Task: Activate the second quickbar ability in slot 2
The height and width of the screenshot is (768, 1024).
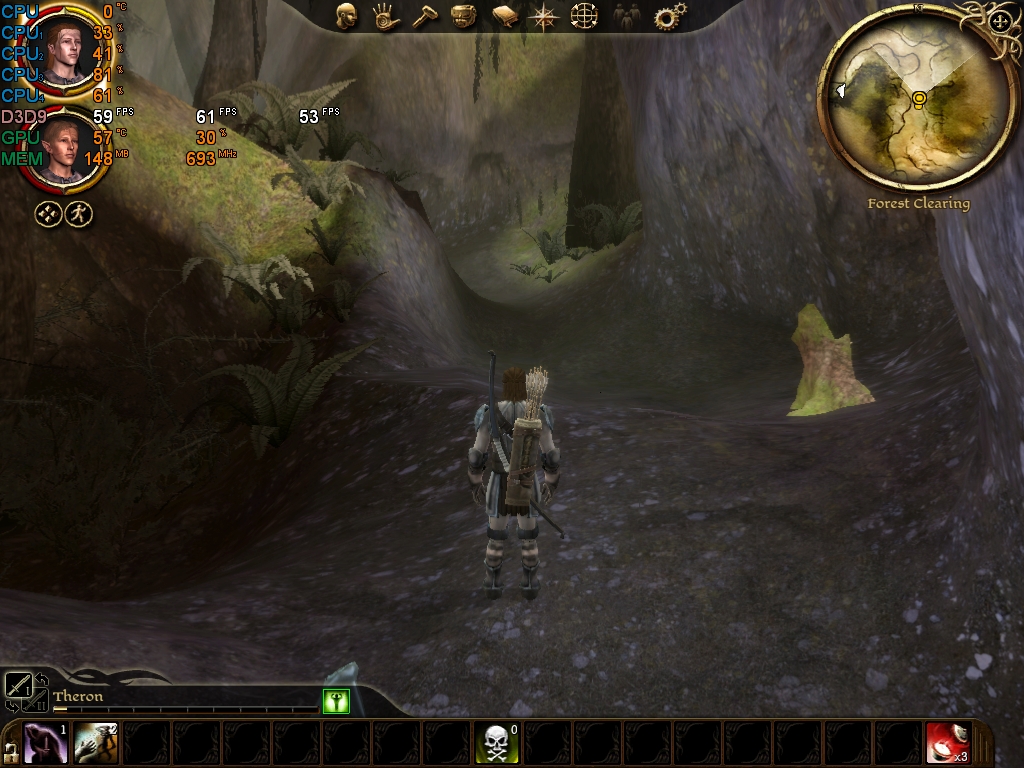Action: click(x=96, y=743)
